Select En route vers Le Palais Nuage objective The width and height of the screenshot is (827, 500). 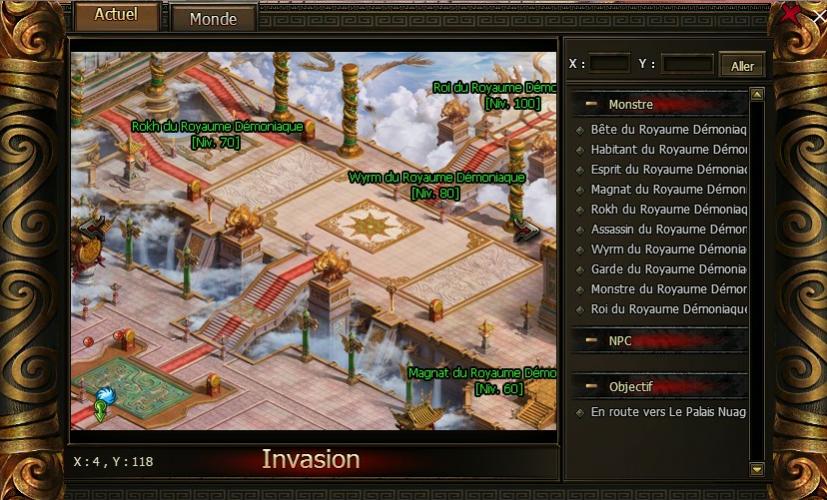point(668,412)
